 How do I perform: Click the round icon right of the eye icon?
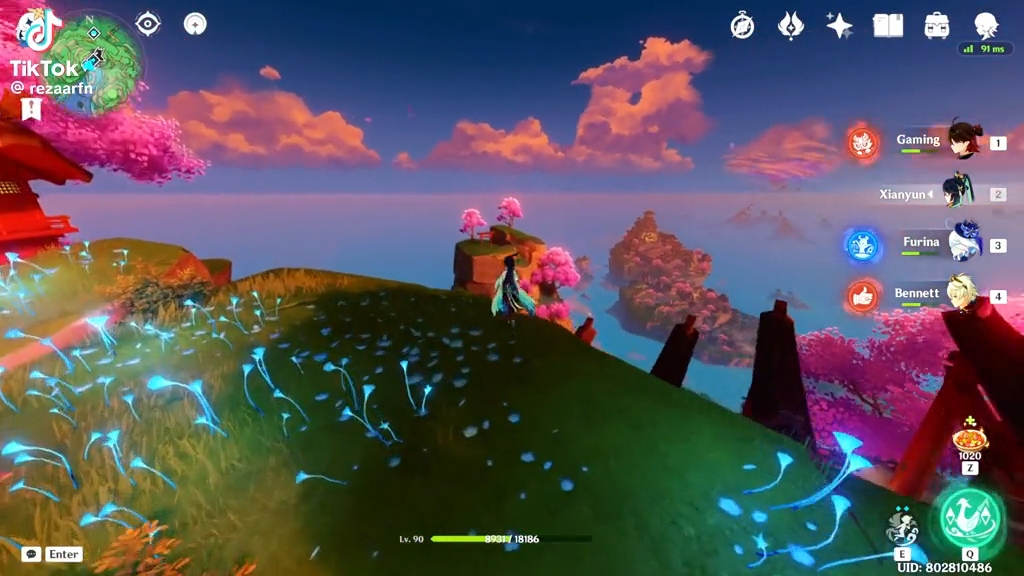click(x=196, y=24)
